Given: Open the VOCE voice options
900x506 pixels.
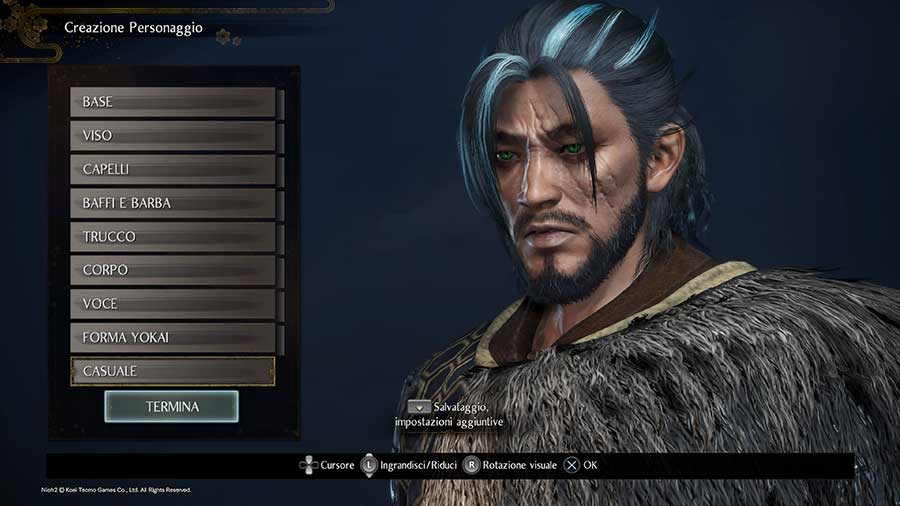Looking at the screenshot, I should coord(172,304).
